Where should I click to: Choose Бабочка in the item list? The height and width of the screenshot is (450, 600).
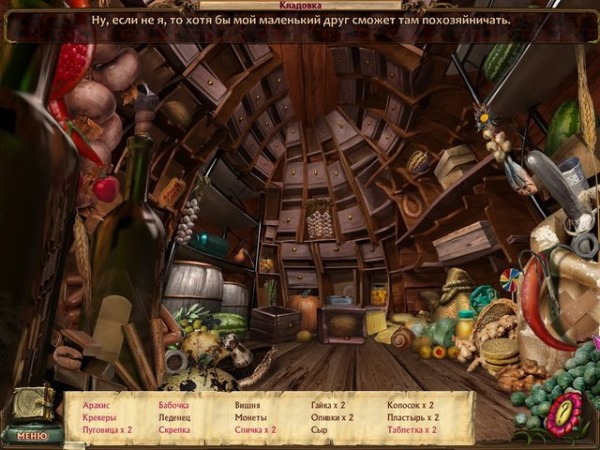pos(174,405)
